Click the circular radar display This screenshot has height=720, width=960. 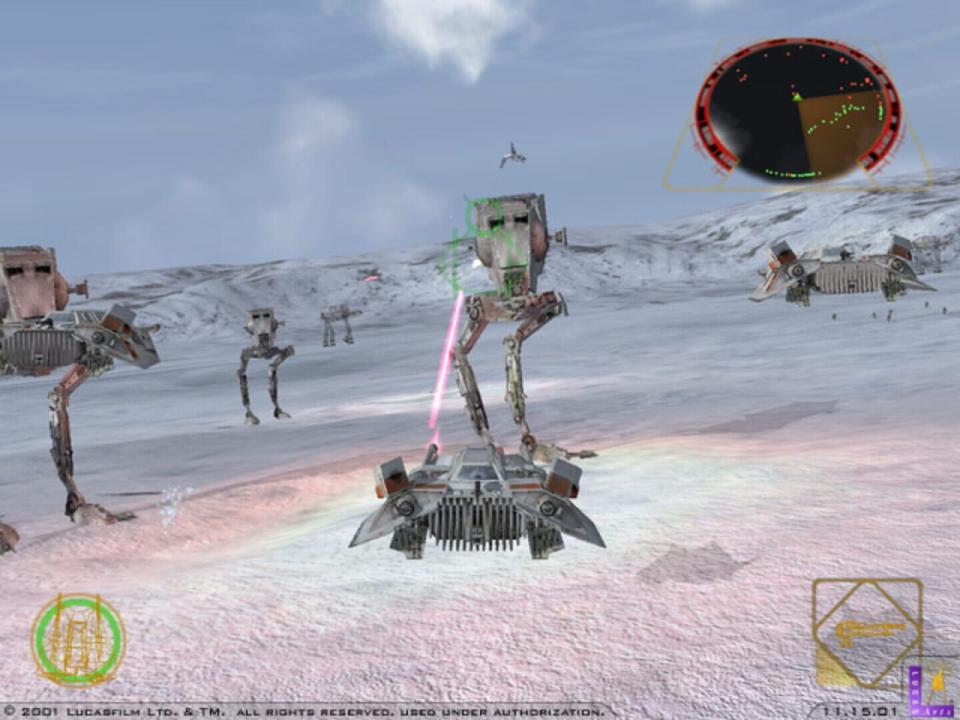(x=798, y=111)
